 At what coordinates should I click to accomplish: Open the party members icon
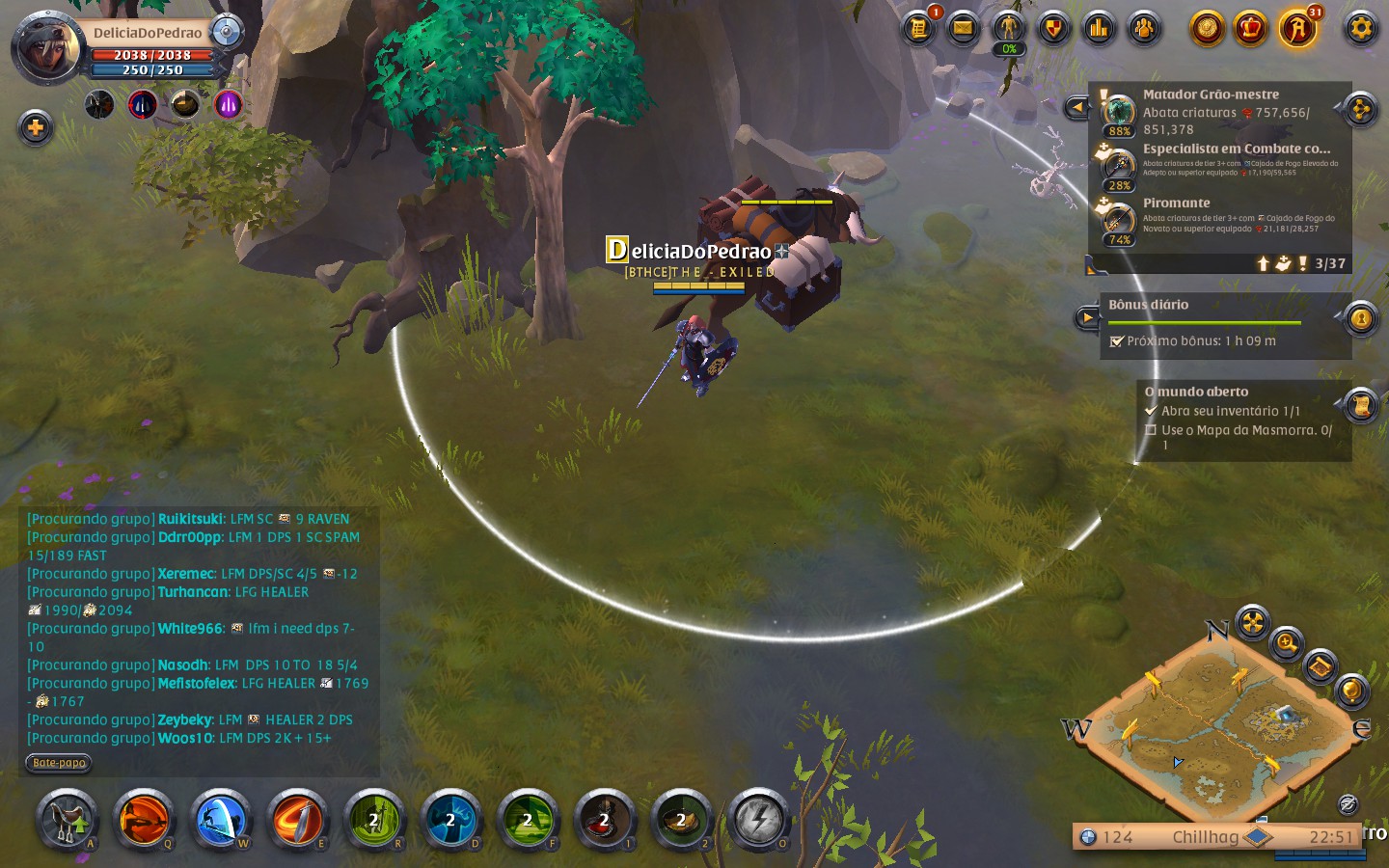[1144, 28]
